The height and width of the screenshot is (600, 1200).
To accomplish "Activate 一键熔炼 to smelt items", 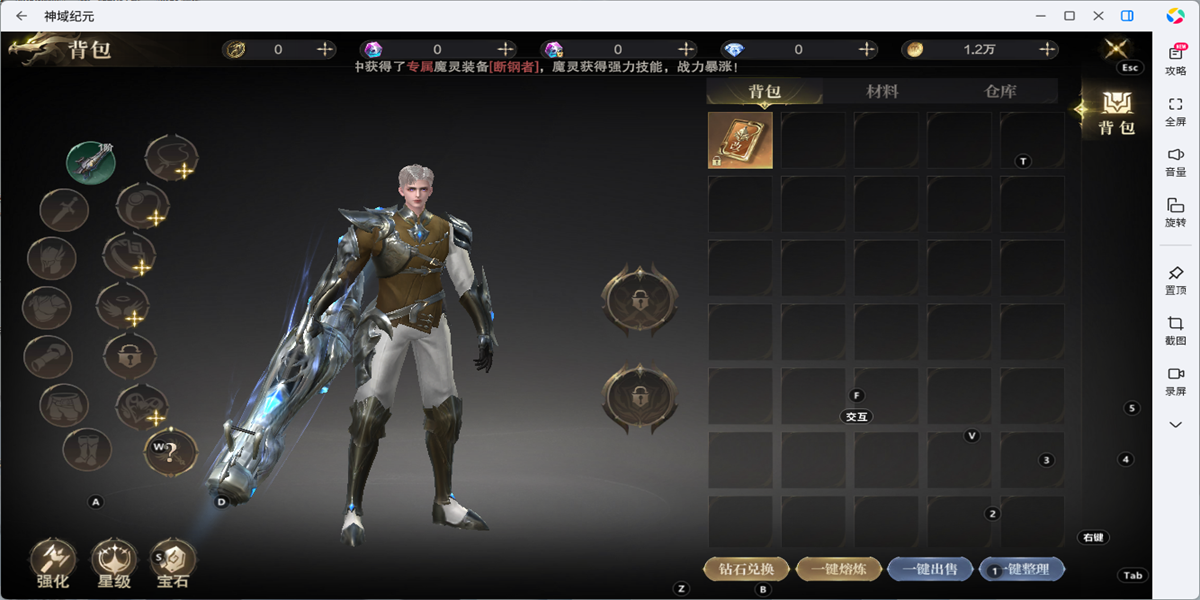I will [x=838, y=569].
